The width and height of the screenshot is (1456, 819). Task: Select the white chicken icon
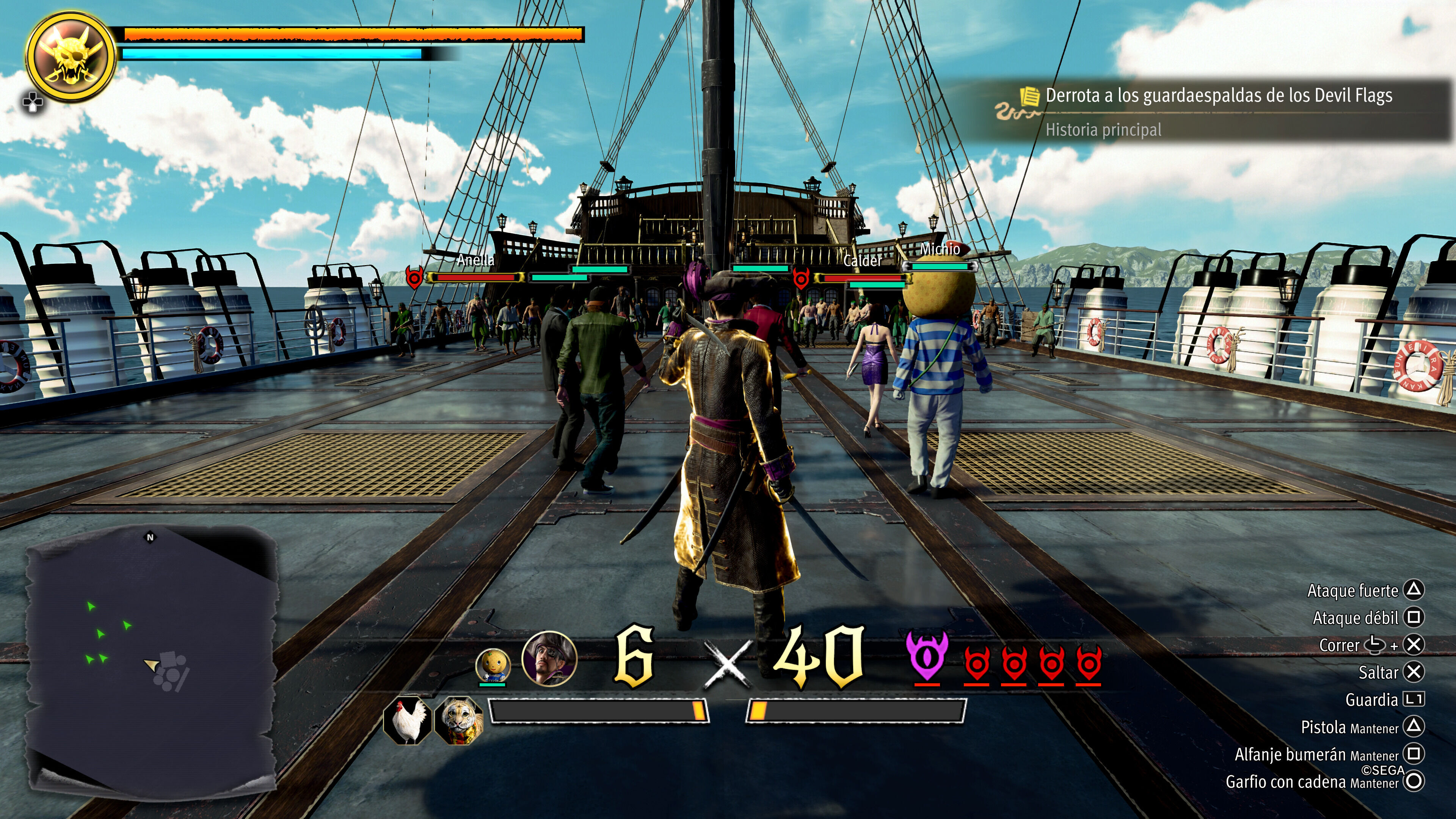click(407, 720)
